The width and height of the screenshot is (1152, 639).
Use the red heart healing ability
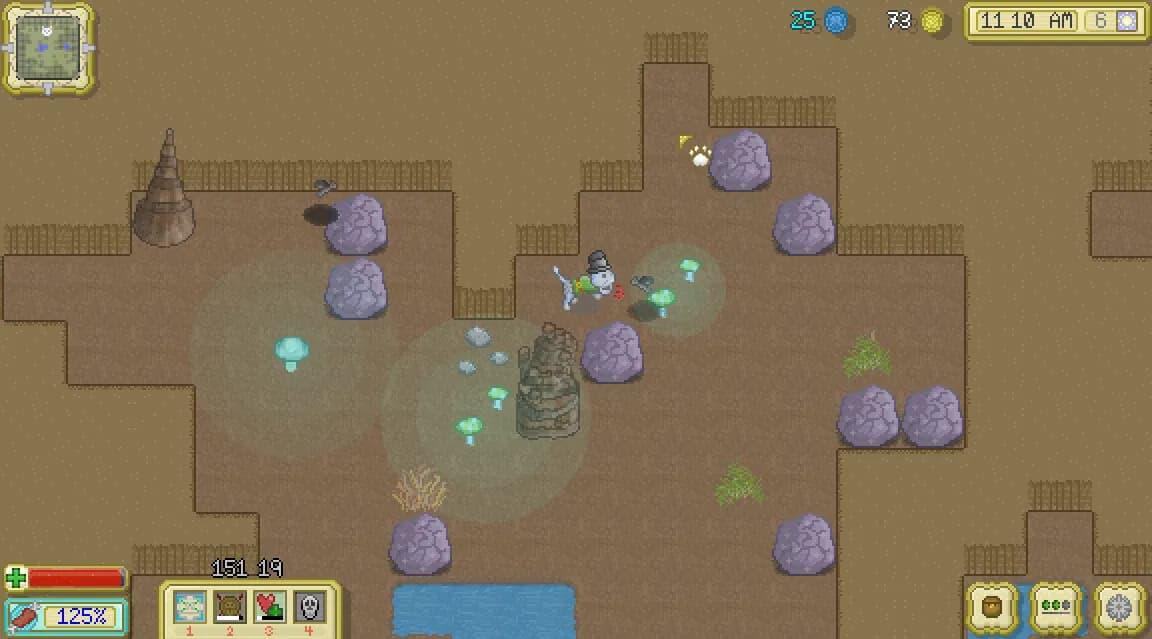[x=270, y=607]
